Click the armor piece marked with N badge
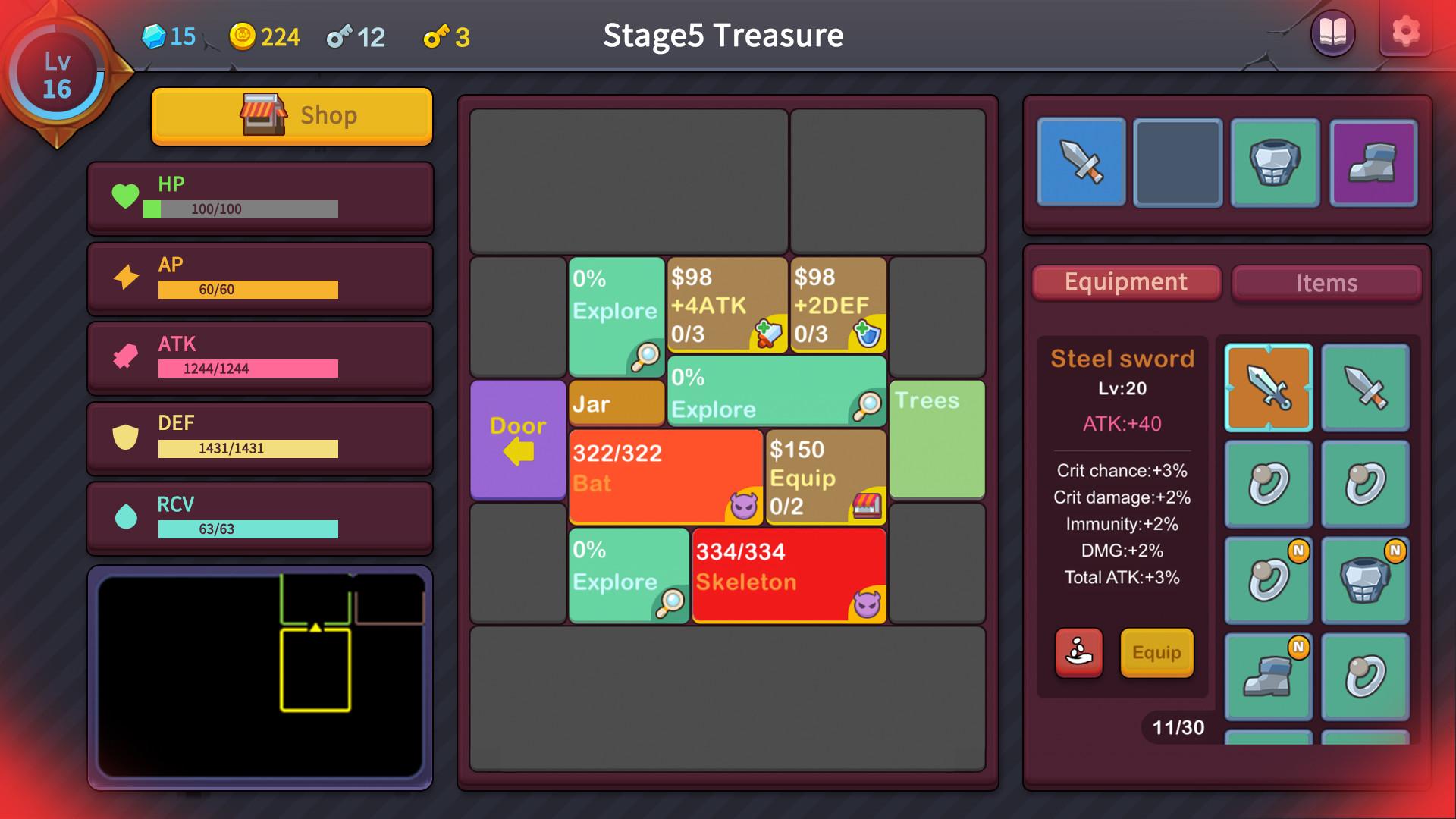The height and width of the screenshot is (819, 1456). click(1364, 580)
